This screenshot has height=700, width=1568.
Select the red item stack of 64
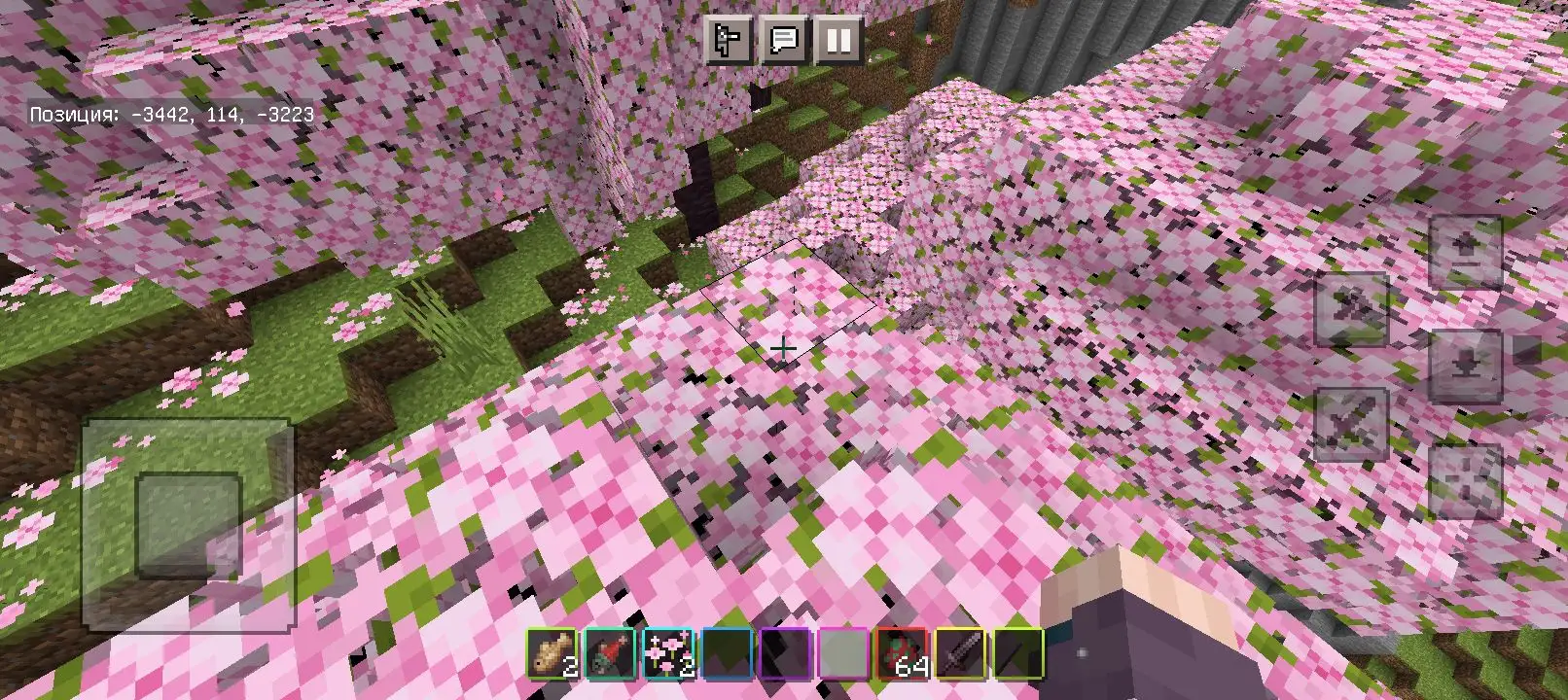pos(902,653)
